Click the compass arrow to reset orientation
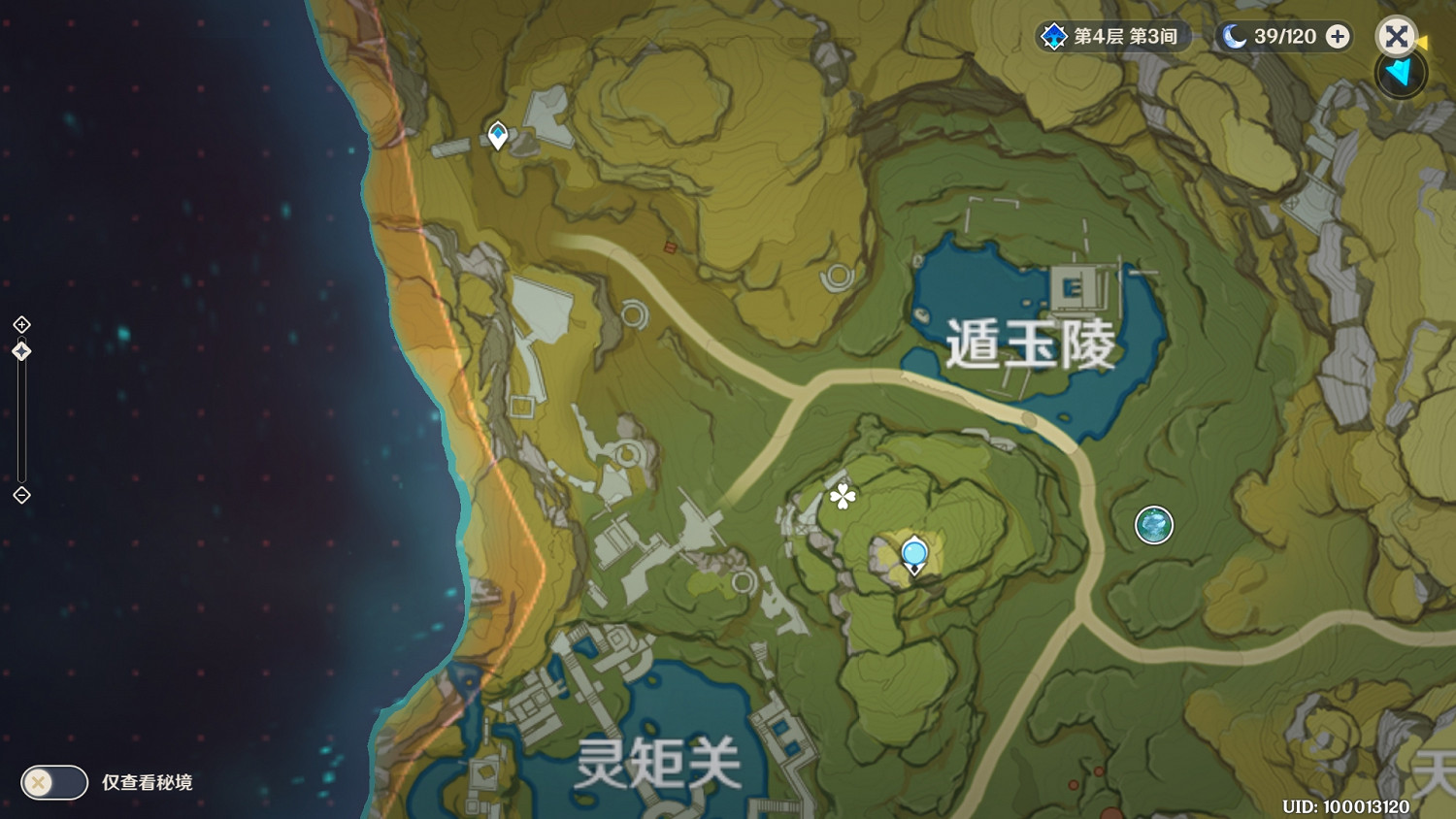This screenshot has height=819, width=1456. coord(1400,73)
